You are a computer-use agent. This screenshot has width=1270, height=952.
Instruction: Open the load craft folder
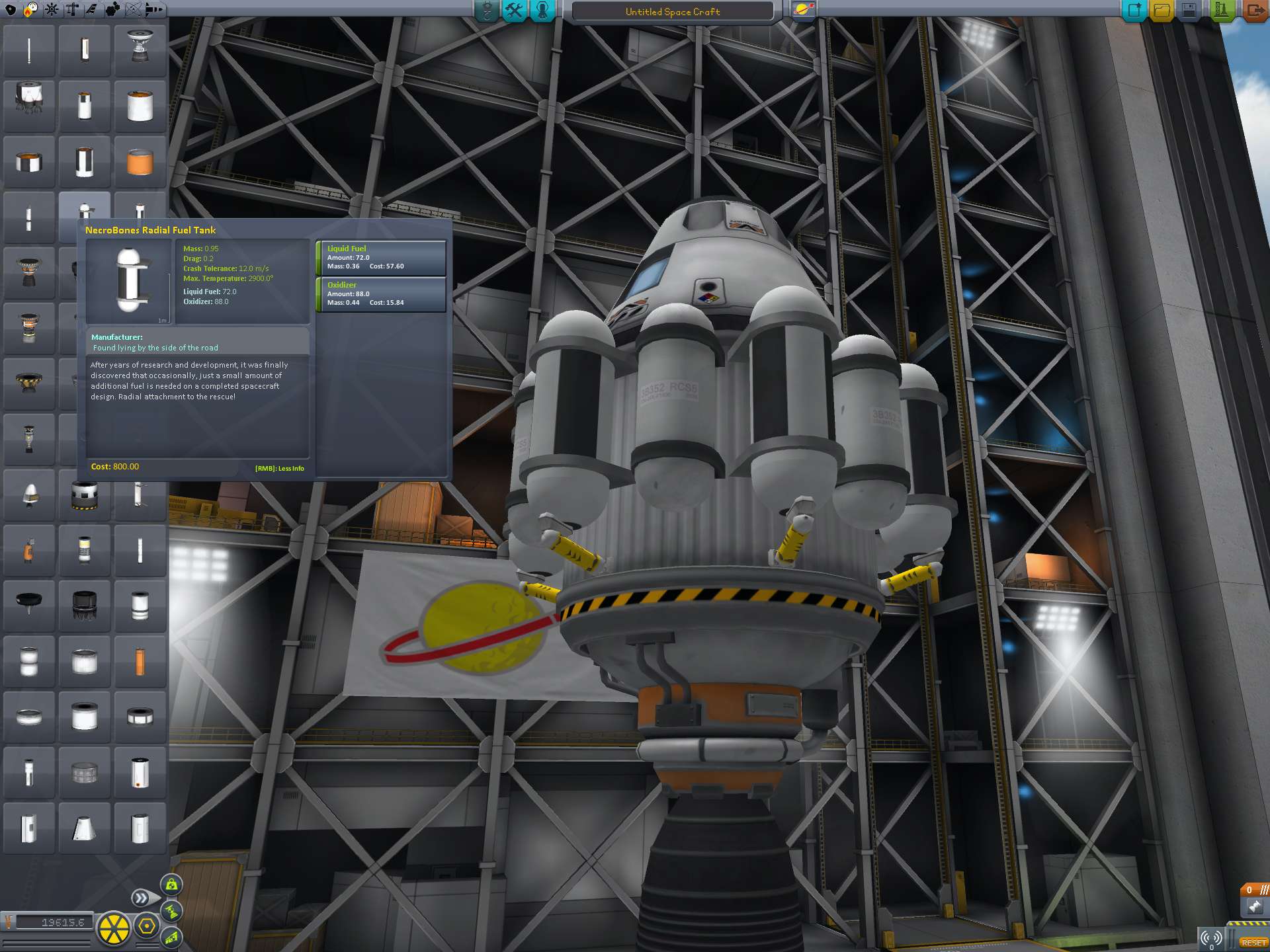[x=1162, y=11]
